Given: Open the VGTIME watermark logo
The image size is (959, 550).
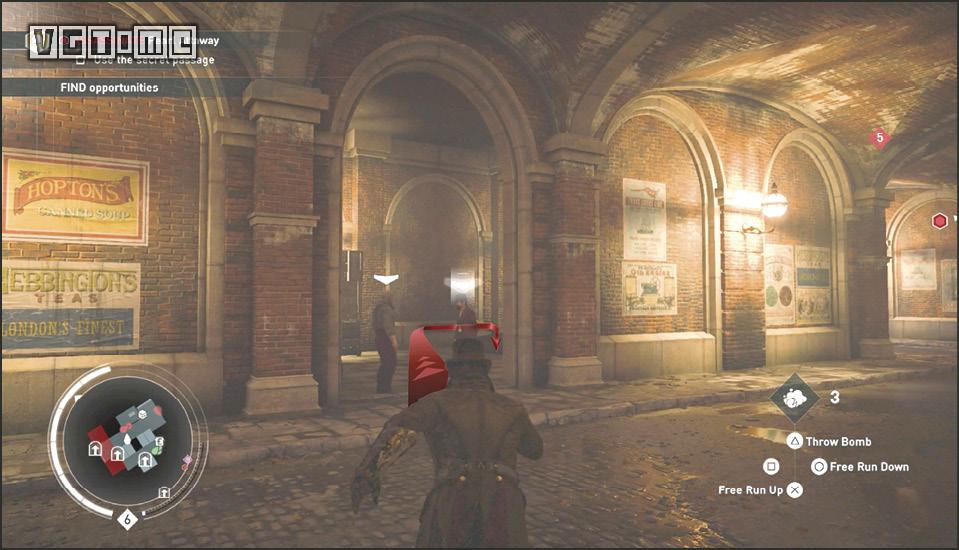Looking at the screenshot, I should pyautogui.click(x=112, y=40).
